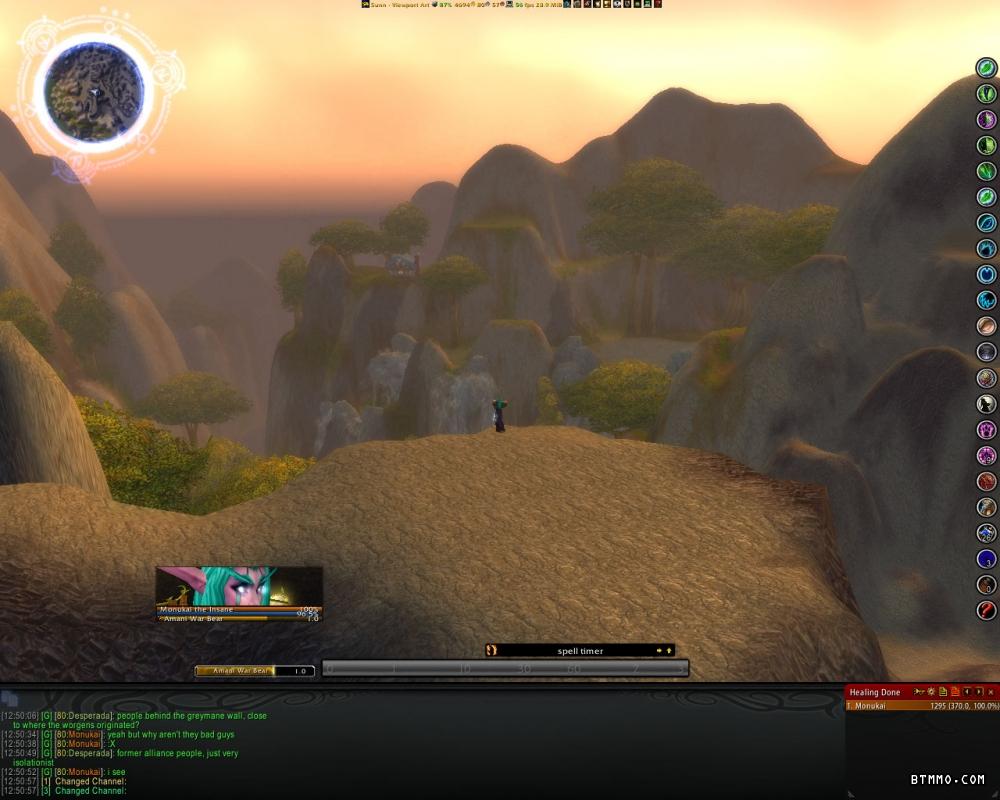Reset meter data with the orange icon

click(955, 692)
